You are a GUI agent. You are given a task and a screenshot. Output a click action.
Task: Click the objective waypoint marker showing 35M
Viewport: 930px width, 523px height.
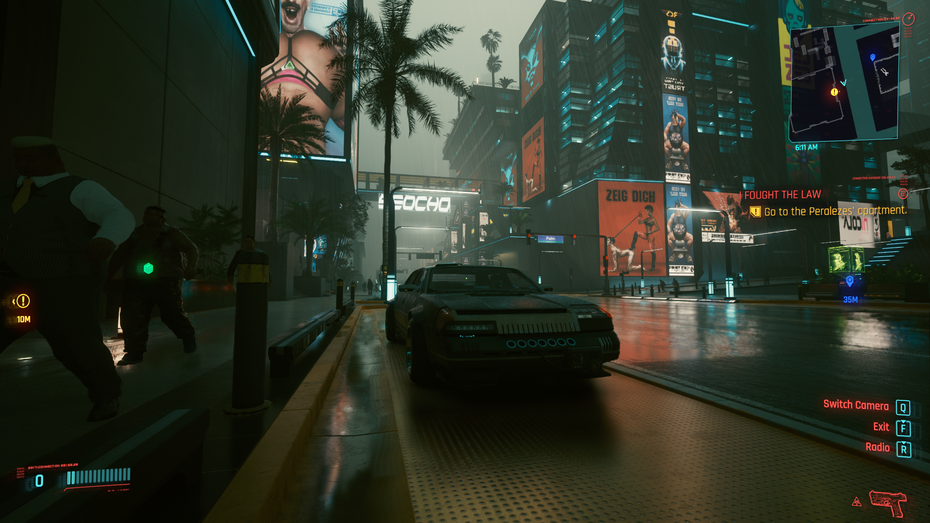851,283
